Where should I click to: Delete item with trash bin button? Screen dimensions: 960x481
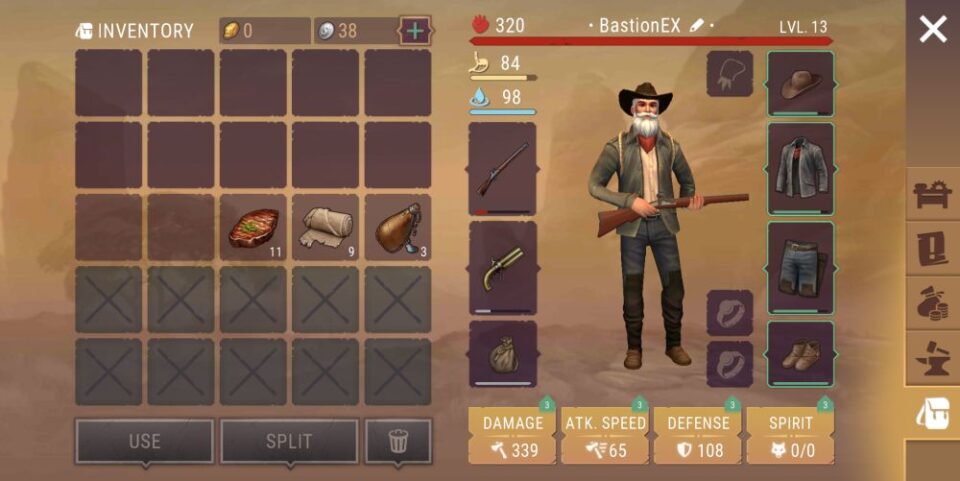pos(398,441)
